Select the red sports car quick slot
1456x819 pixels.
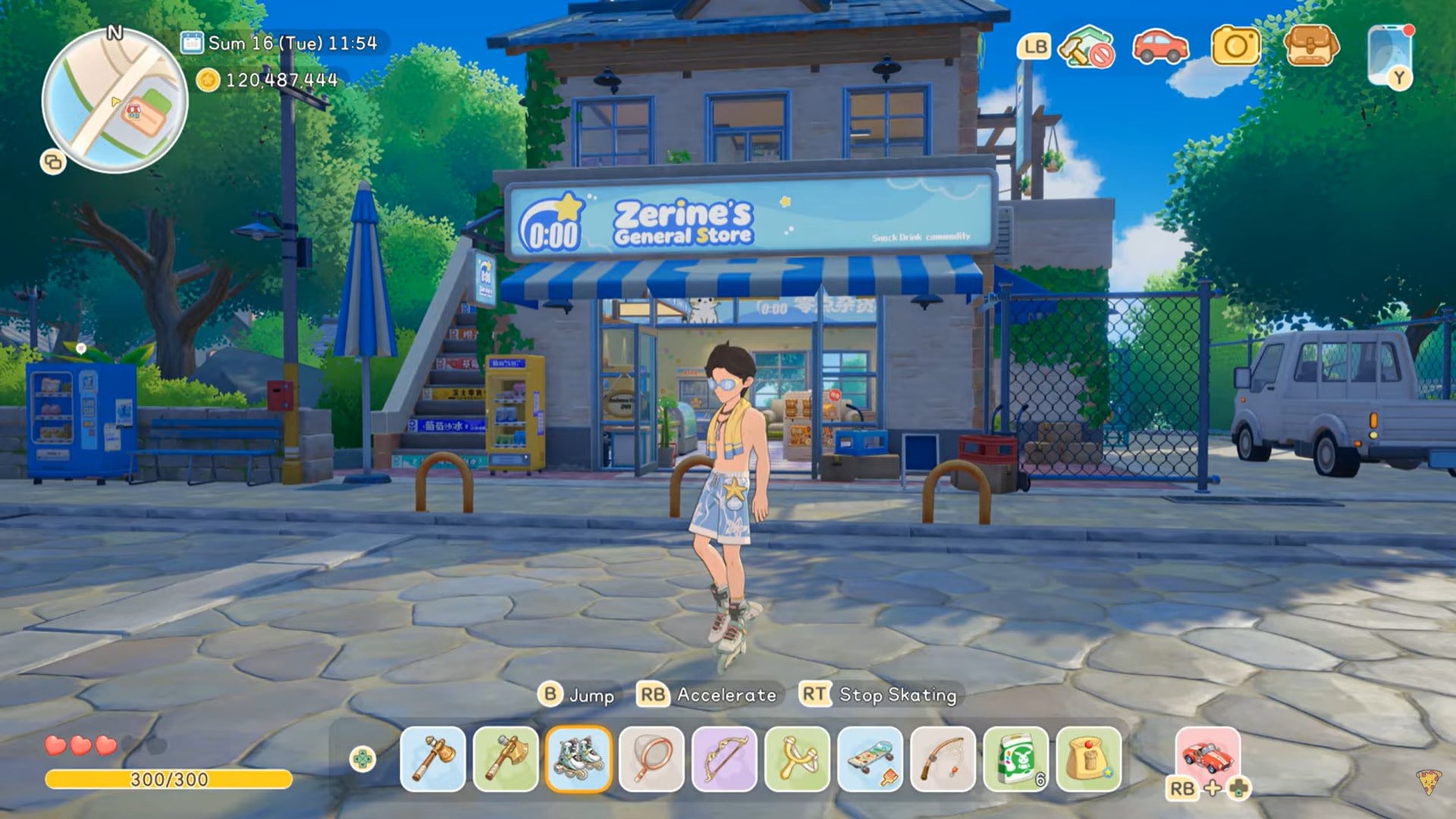pos(1207,755)
